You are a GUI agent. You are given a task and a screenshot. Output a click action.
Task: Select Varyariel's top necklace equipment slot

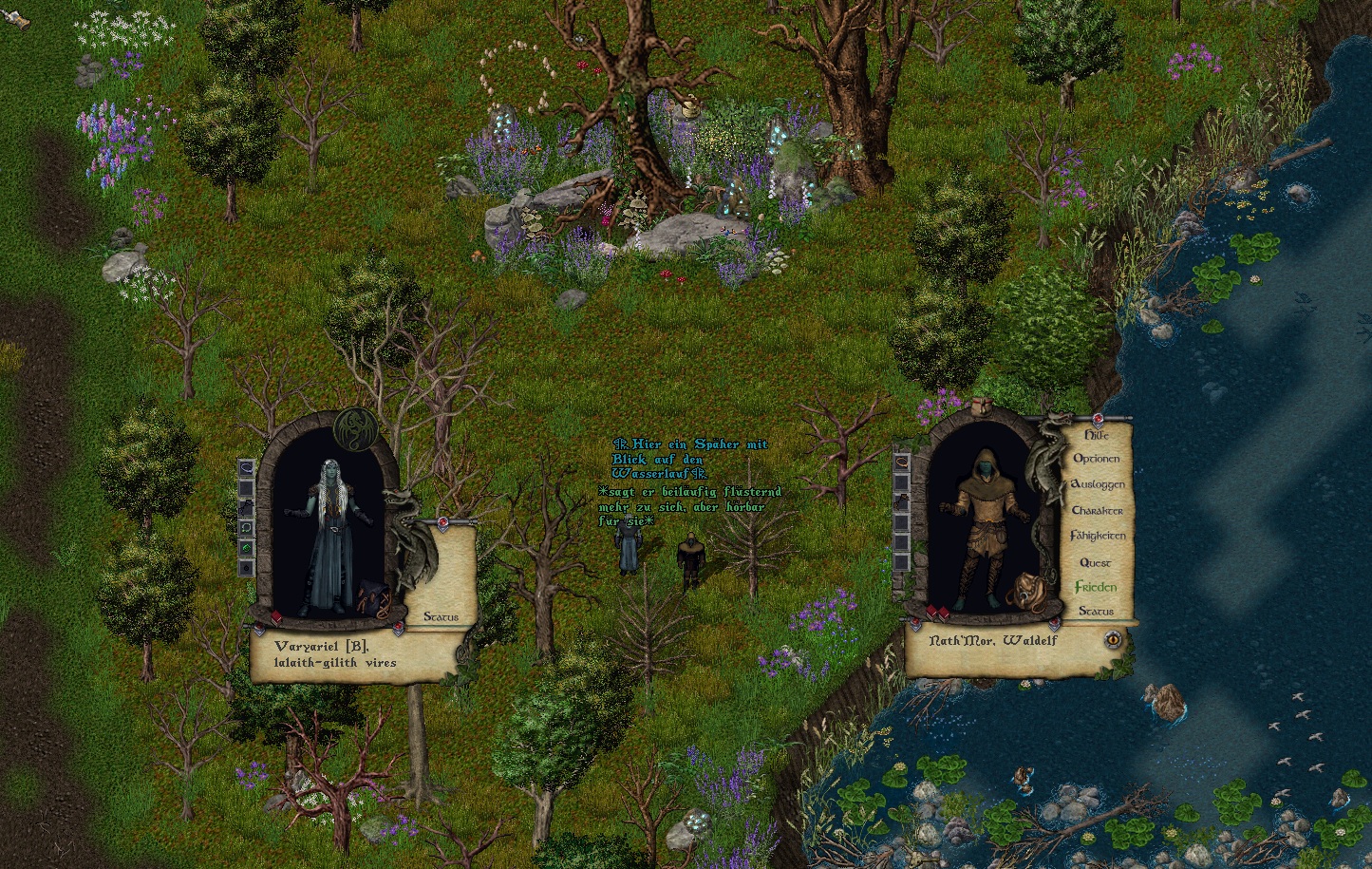(246, 468)
